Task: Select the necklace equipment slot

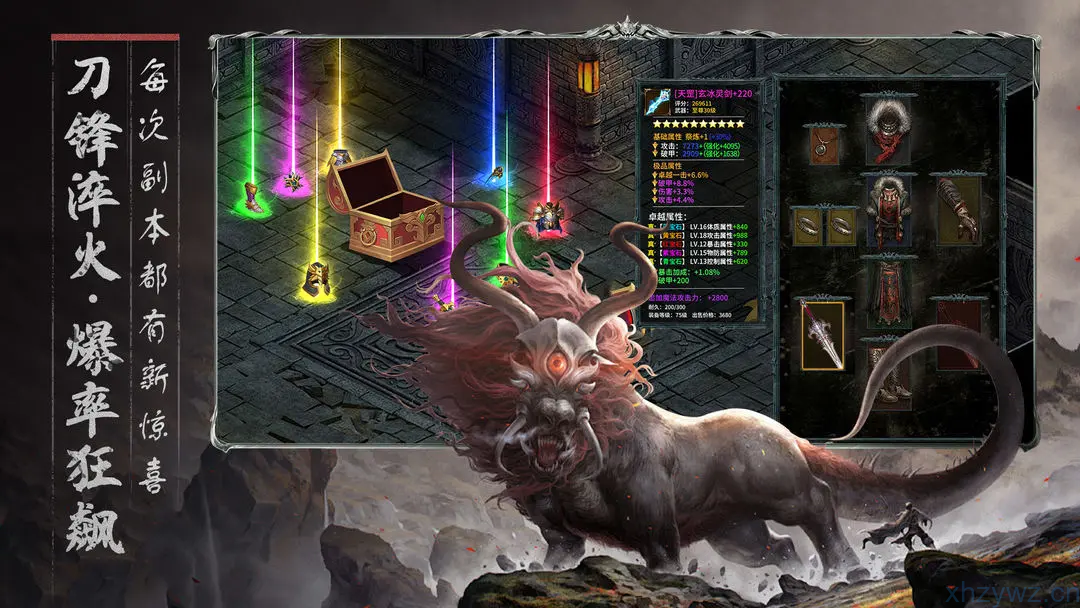Action: 821,146
